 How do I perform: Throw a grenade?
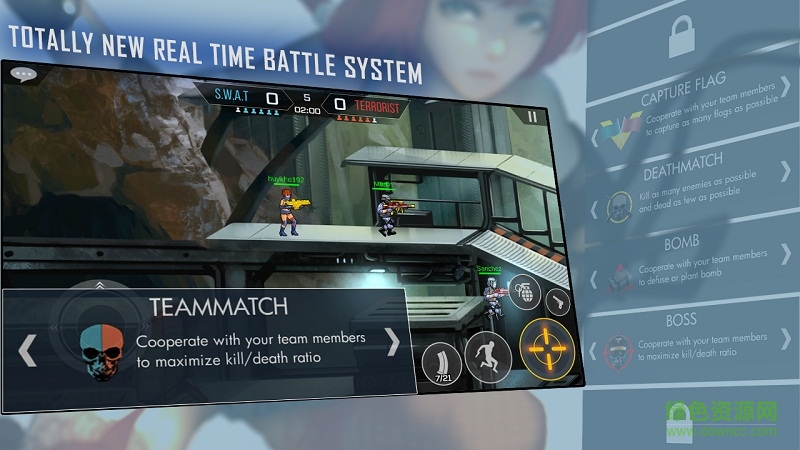[524, 292]
